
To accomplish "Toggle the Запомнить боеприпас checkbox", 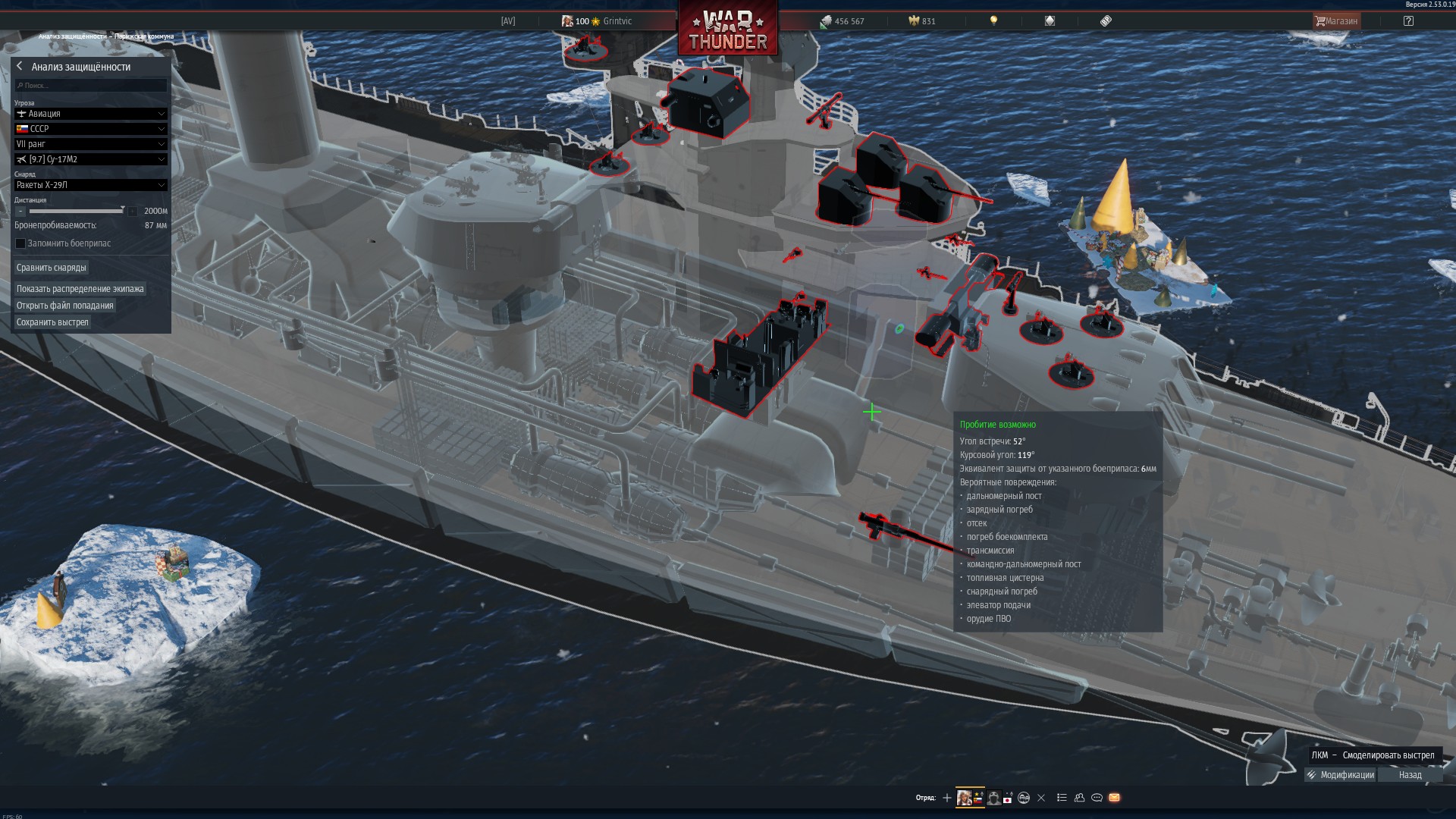I will click(x=21, y=243).
